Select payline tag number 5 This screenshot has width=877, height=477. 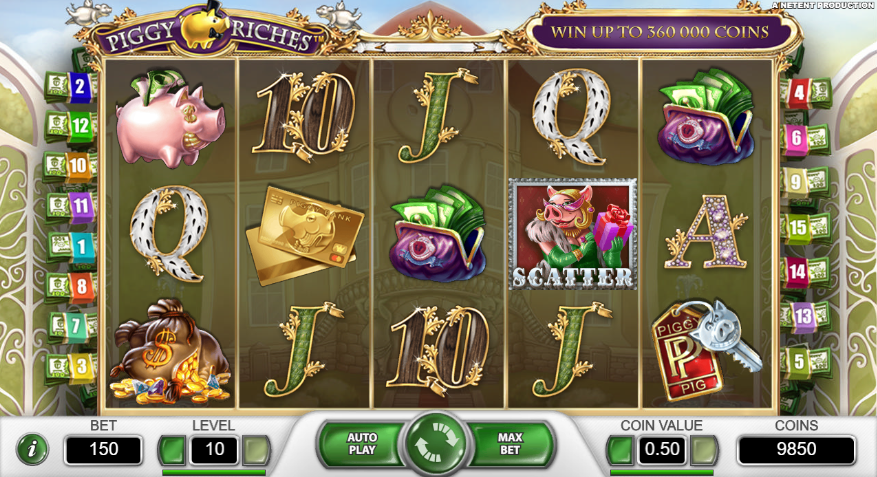[x=798, y=360]
